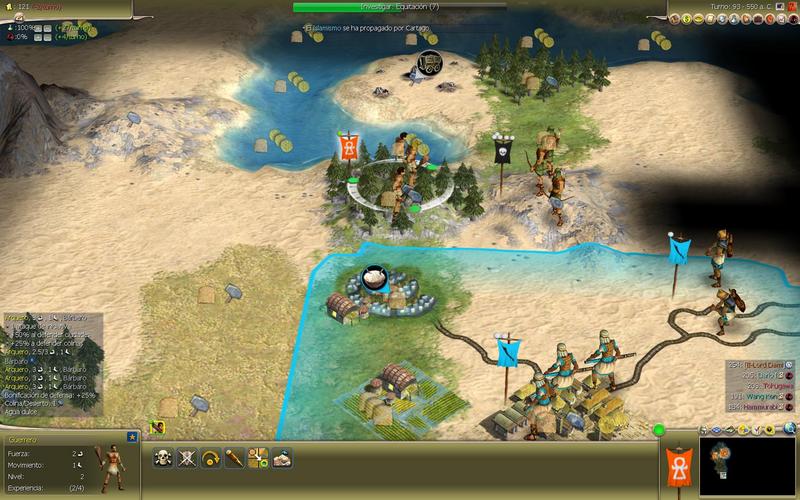Choose the wooden club action icon

(235, 458)
